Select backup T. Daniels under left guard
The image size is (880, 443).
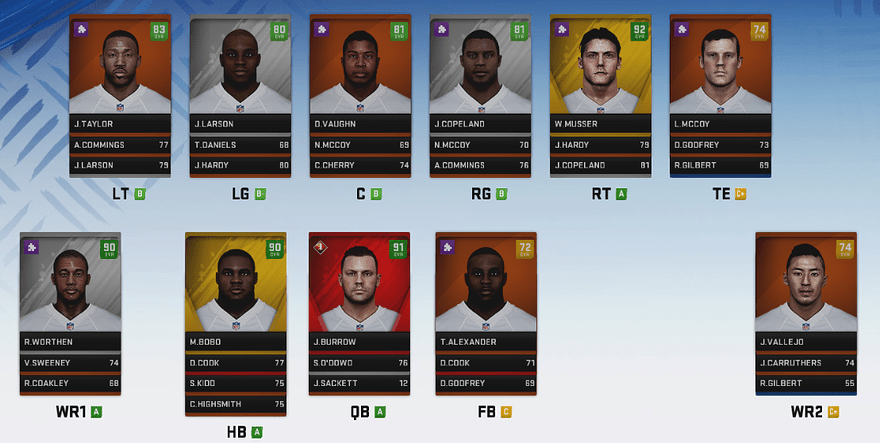coord(240,144)
